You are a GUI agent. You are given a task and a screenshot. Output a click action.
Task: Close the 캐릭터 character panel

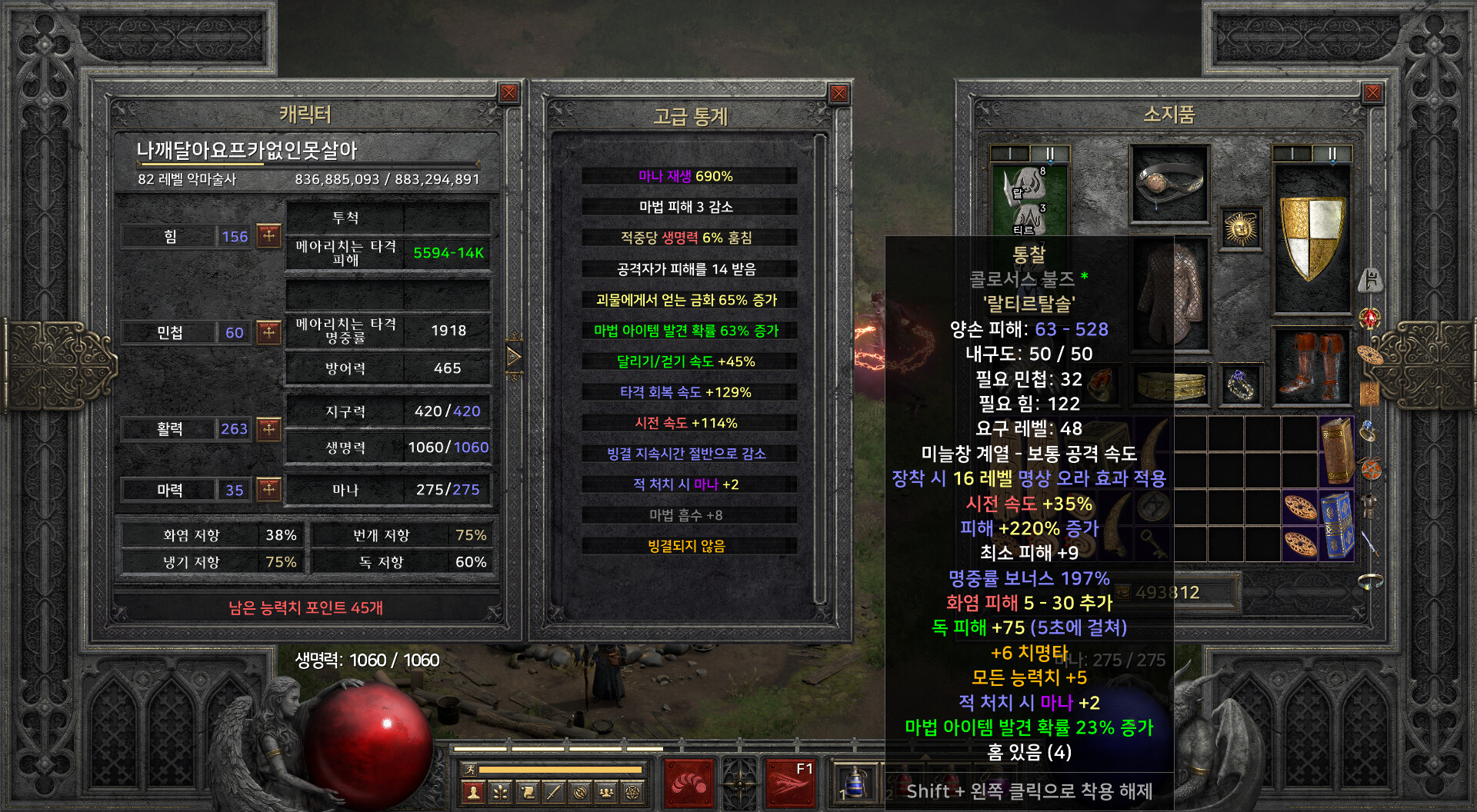coord(509,94)
